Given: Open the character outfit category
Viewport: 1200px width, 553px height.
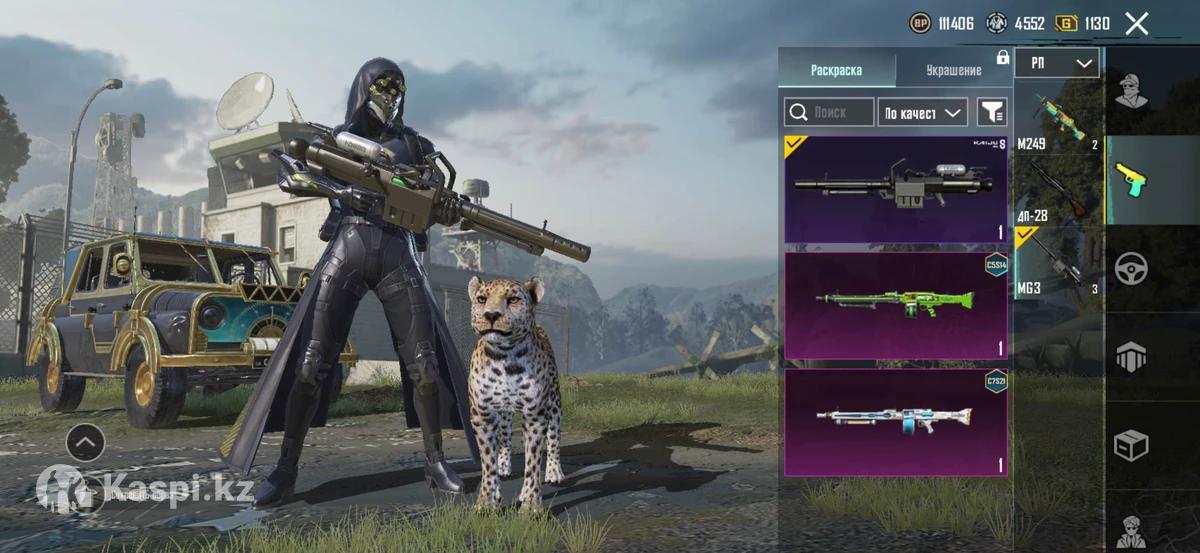Looking at the screenshot, I should [x=1132, y=91].
